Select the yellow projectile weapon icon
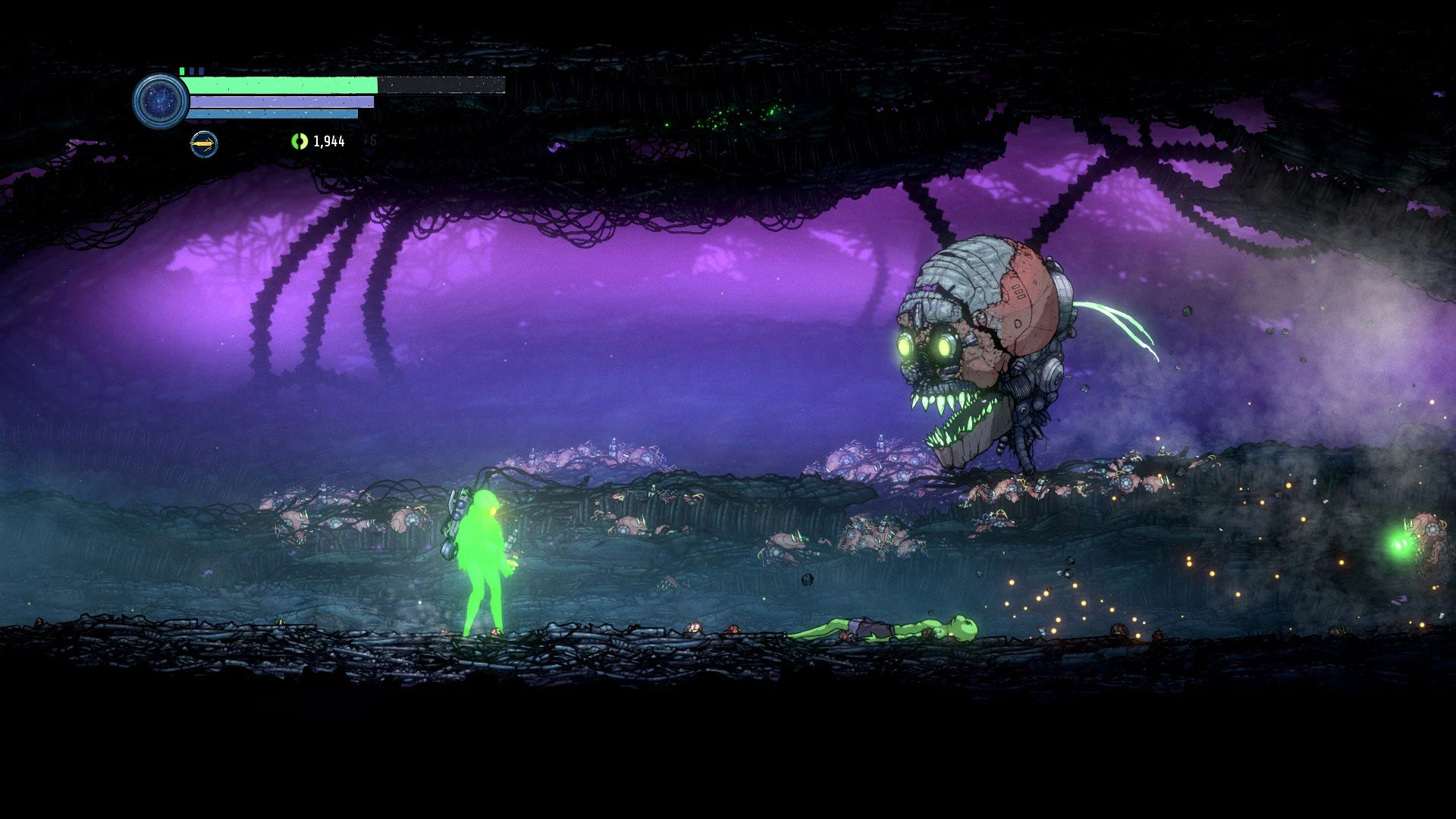This screenshot has height=819, width=1456. [203, 143]
